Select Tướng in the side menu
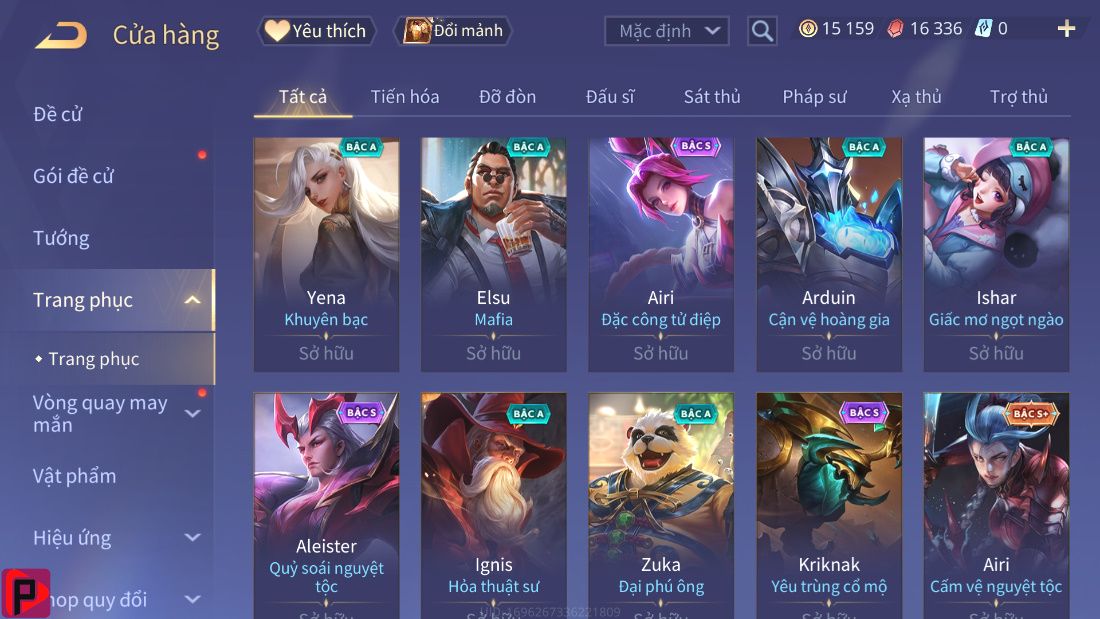This screenshot has height=619, width=1100. pyautogui.click(x=61, y=238)
